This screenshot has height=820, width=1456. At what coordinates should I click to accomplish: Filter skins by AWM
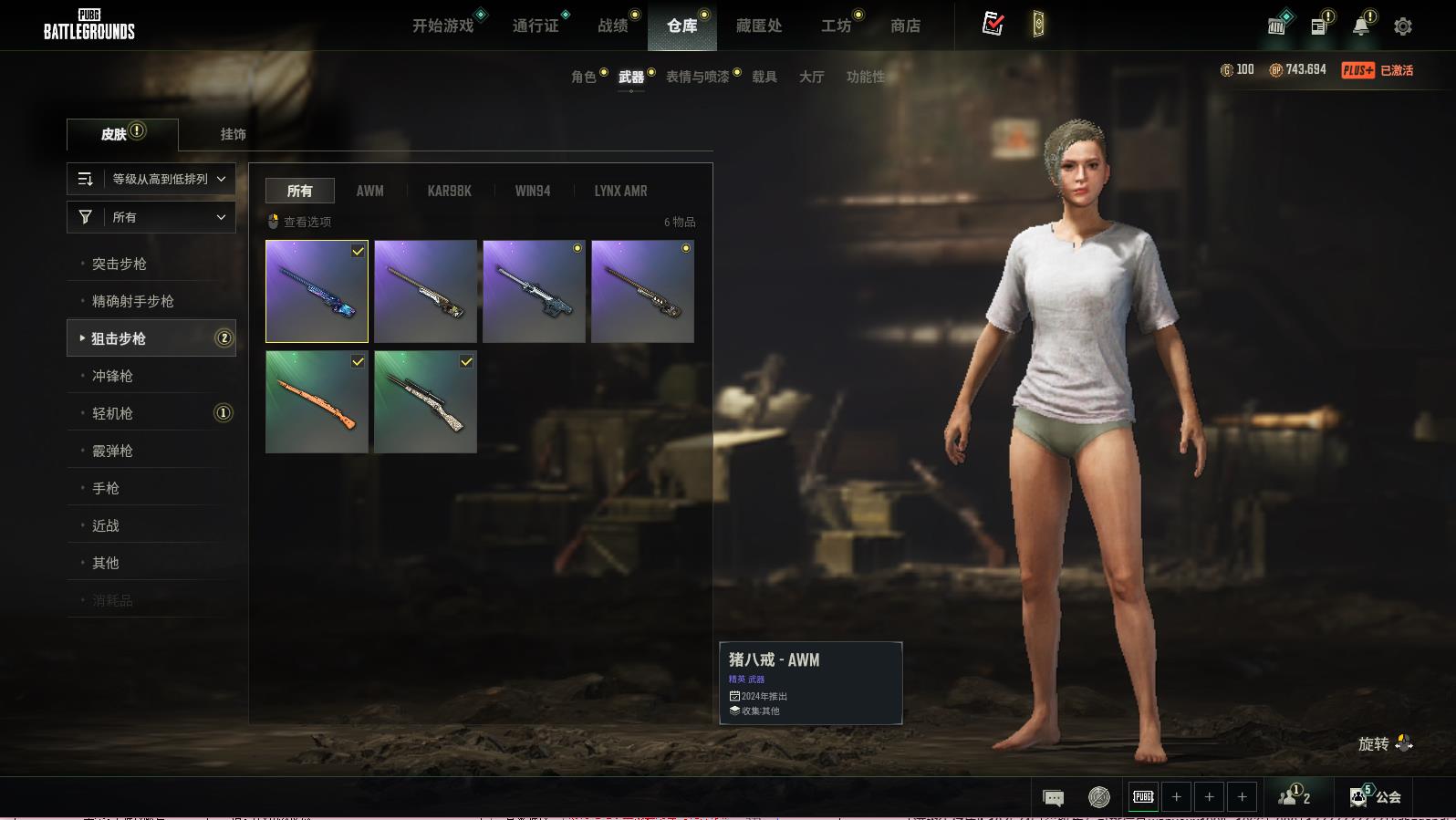(x=369, y=191)
